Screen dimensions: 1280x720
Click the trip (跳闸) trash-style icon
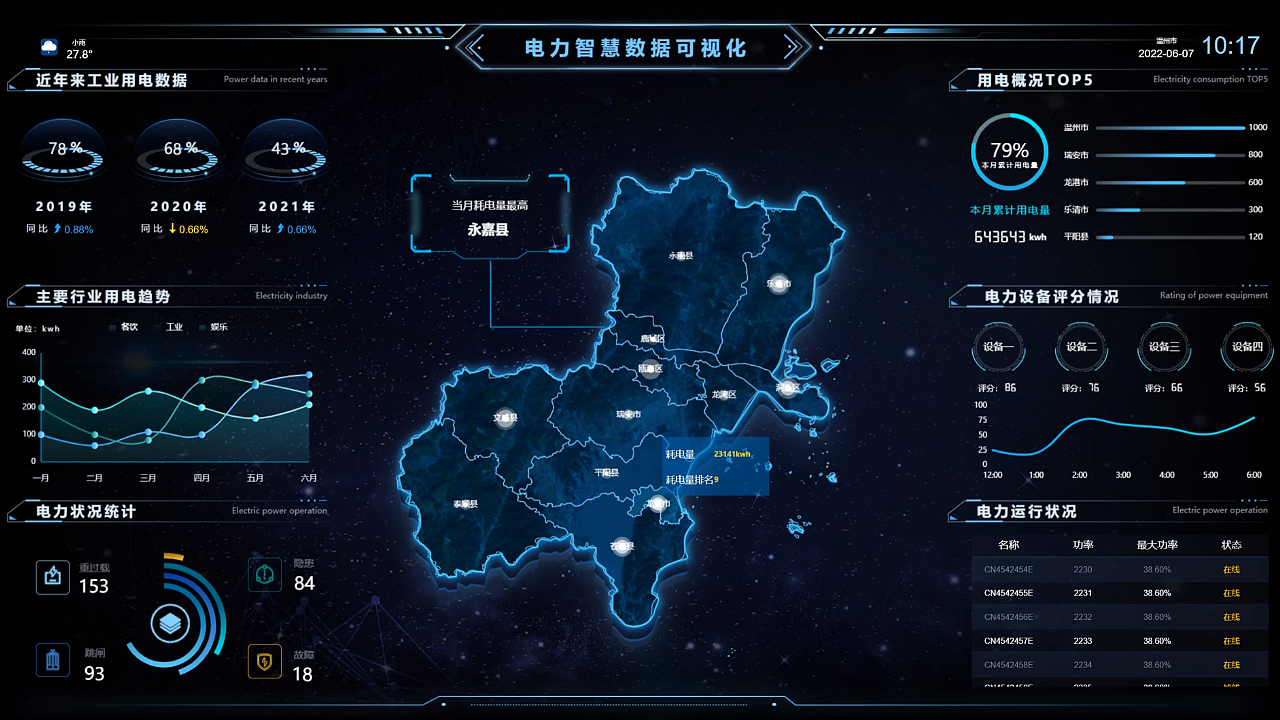point(53,662)
